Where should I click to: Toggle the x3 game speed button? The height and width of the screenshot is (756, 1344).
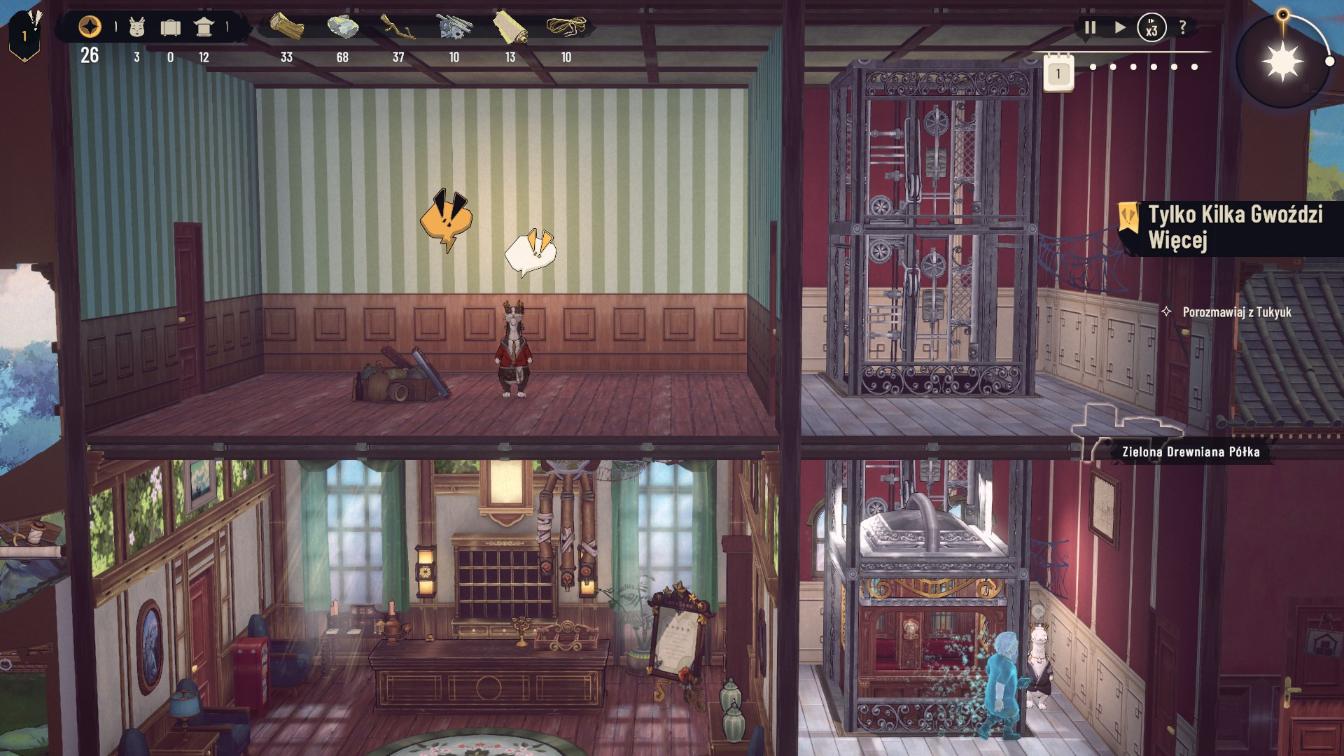coord(1152,28)
